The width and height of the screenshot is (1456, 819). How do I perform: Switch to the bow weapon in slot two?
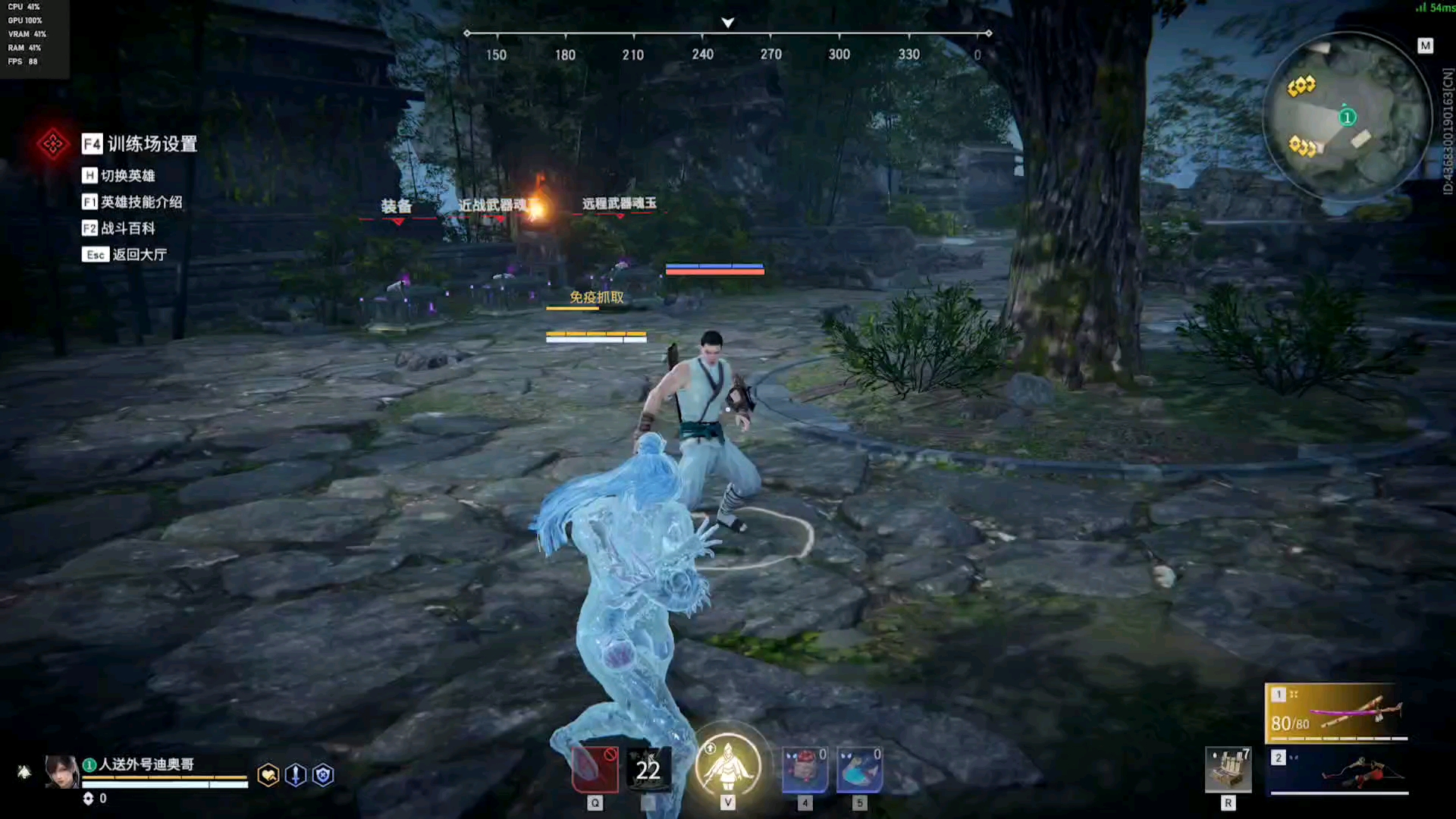tap(1339, 771)
